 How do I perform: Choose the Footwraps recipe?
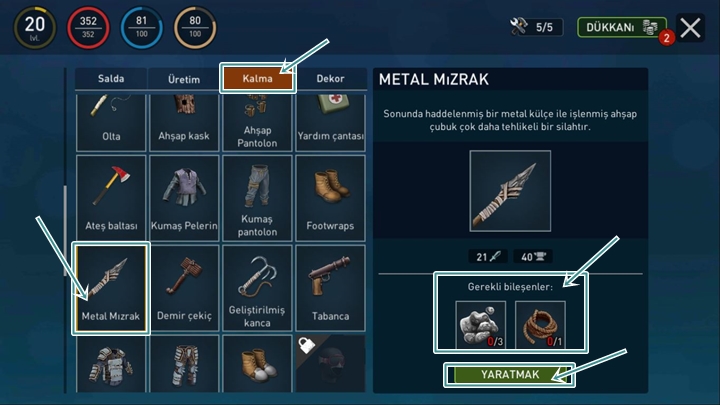coord(330,197)
